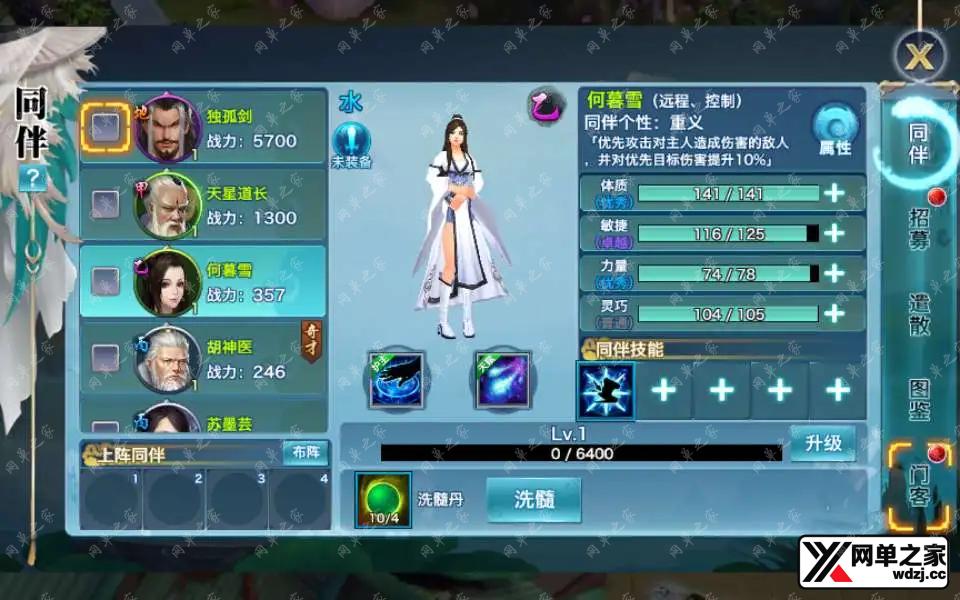Click the 未装备 unequipped slot icon

[351, 143]
